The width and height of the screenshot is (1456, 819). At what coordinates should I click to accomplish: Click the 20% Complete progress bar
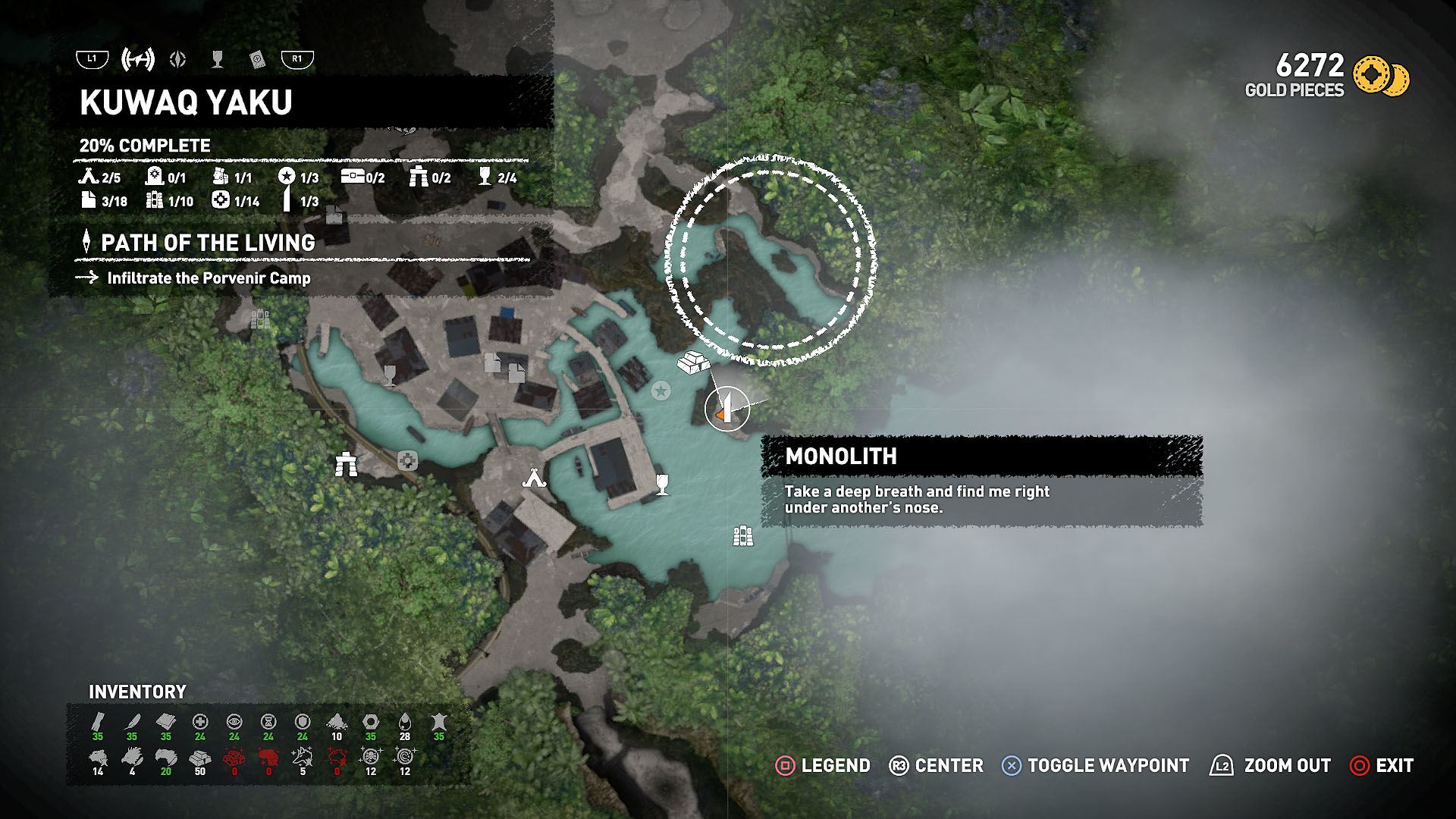tap(144, 146)
